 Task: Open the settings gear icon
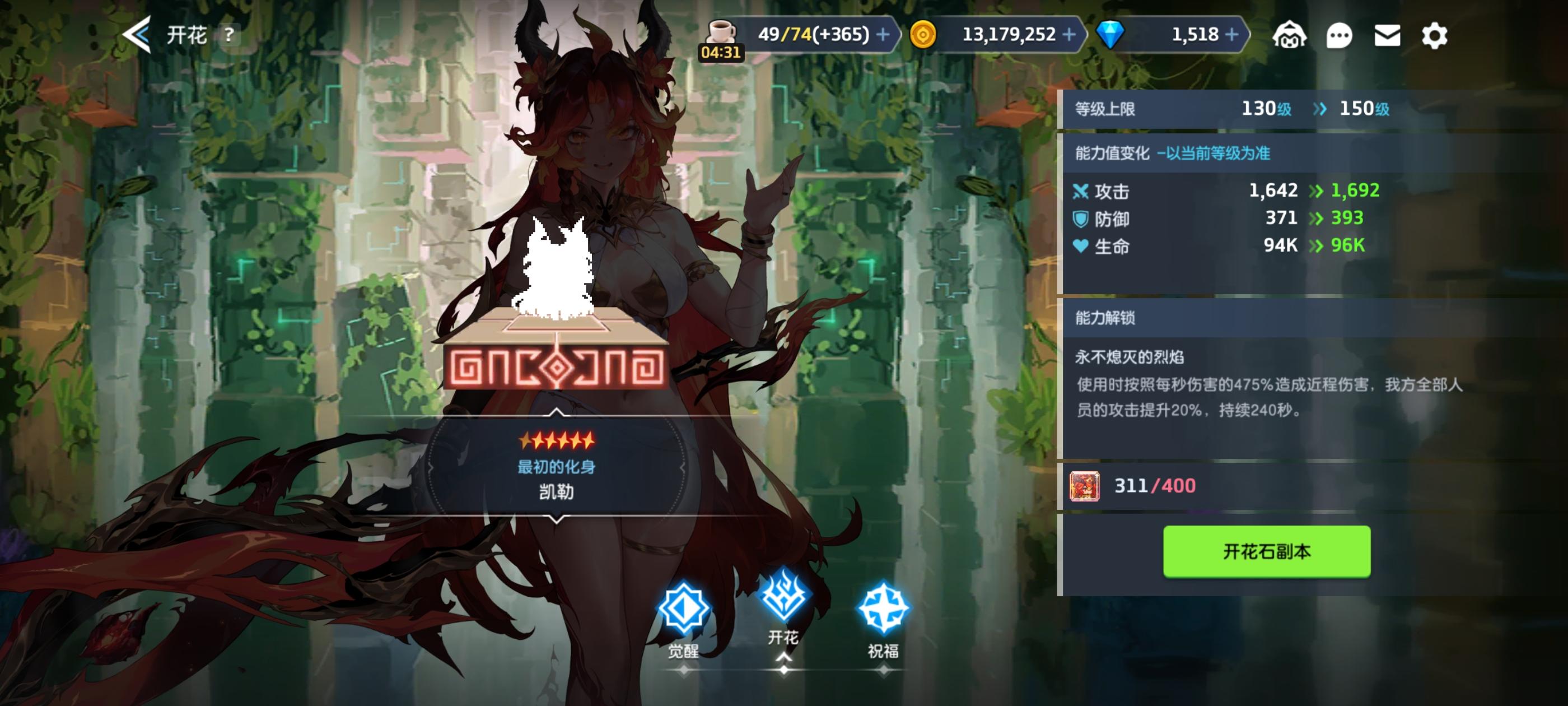(x=1434, y=35)
